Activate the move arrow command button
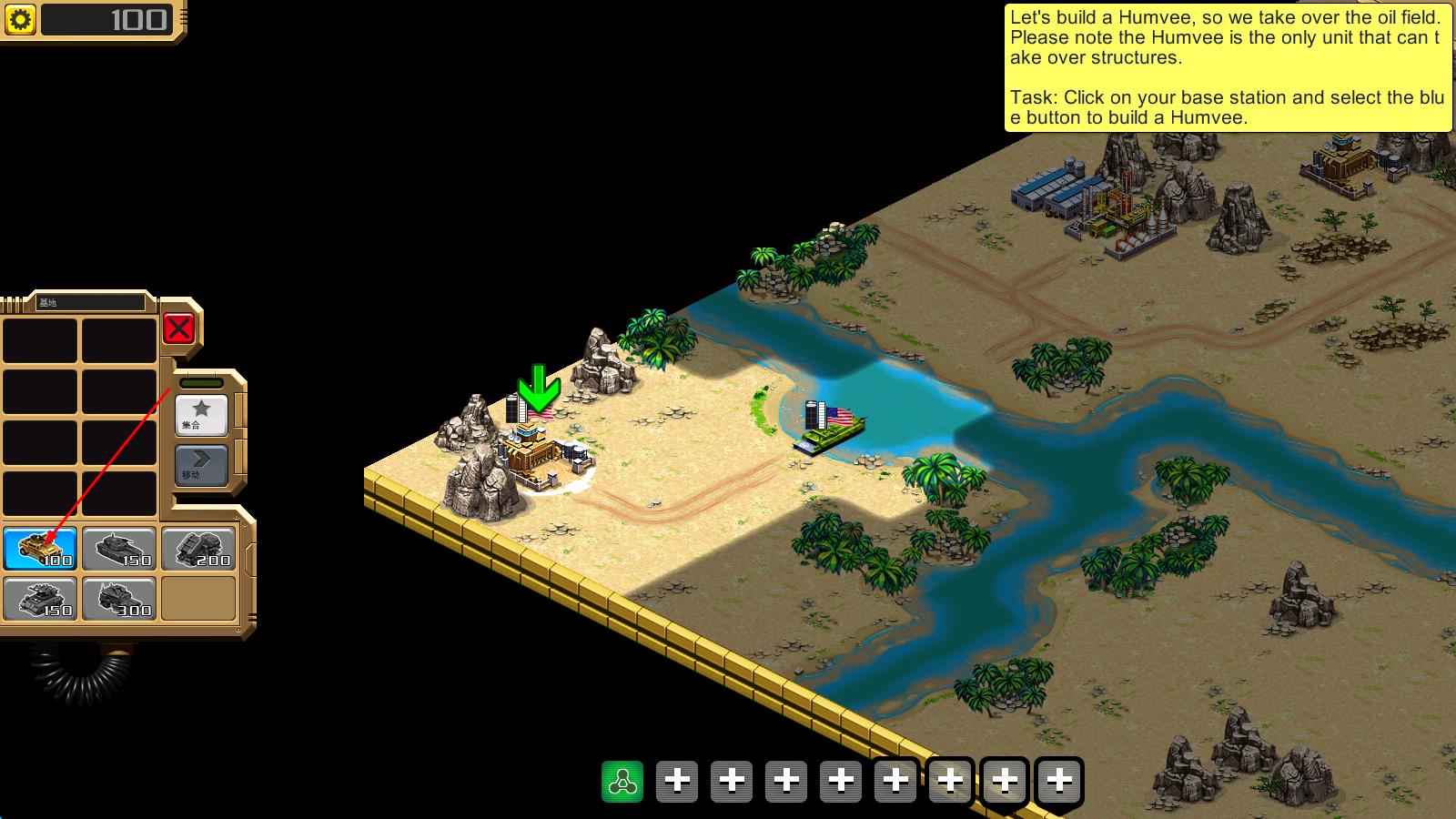Viewport: 1456px width, 819px height. pos(200,464)
